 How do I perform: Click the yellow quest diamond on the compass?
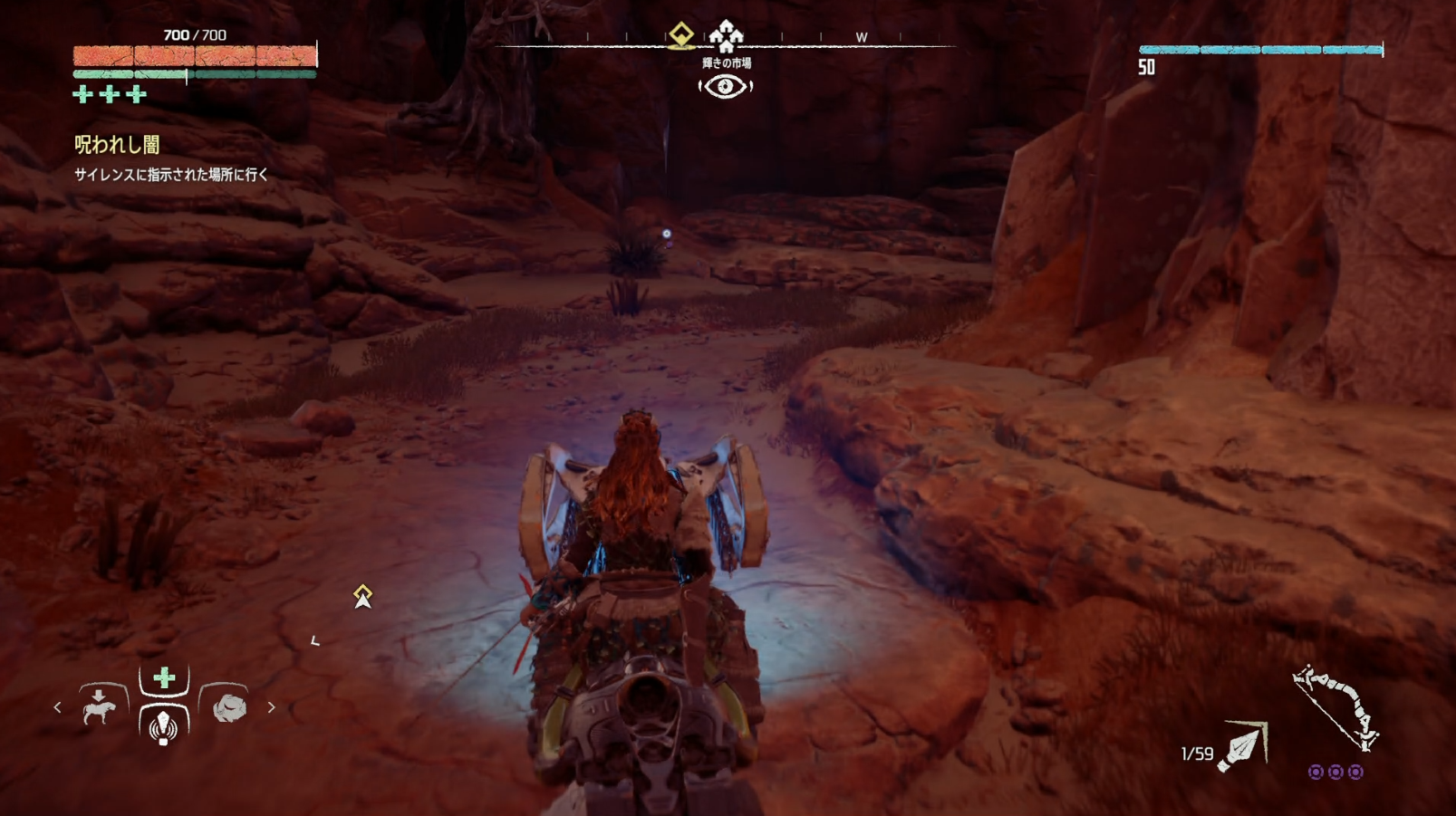[x=680, y=35]
